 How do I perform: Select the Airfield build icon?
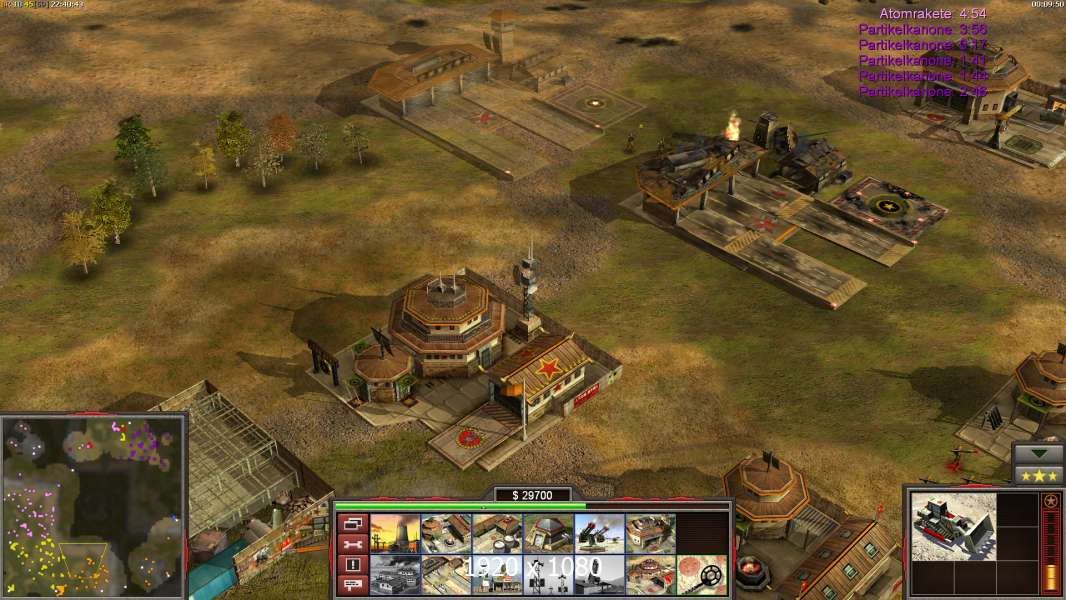click(x=446, y=575)
